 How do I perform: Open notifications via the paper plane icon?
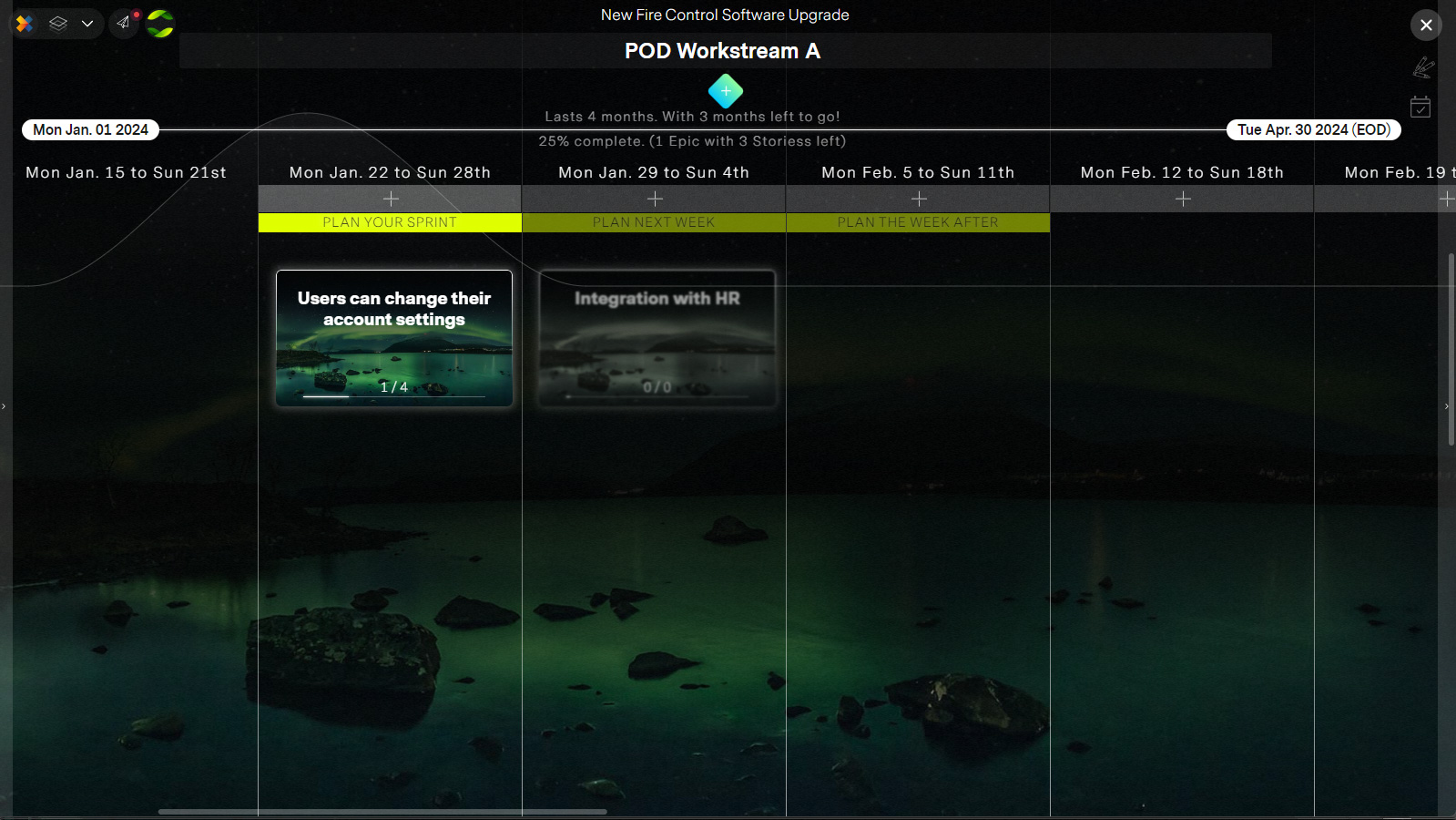coord(124,24)
